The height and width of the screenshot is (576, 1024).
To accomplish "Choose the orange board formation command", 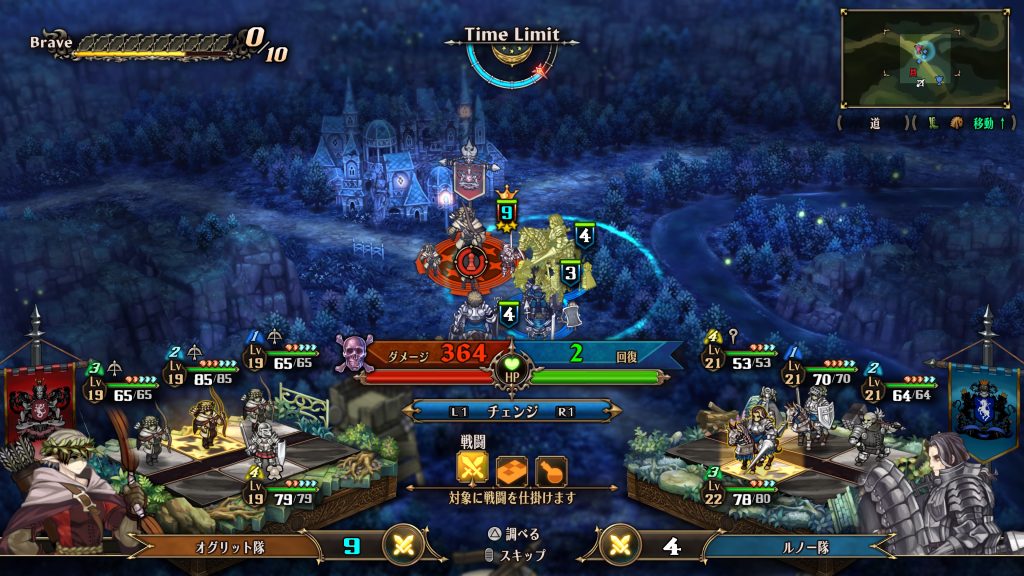I will click(x=512, y=469).
